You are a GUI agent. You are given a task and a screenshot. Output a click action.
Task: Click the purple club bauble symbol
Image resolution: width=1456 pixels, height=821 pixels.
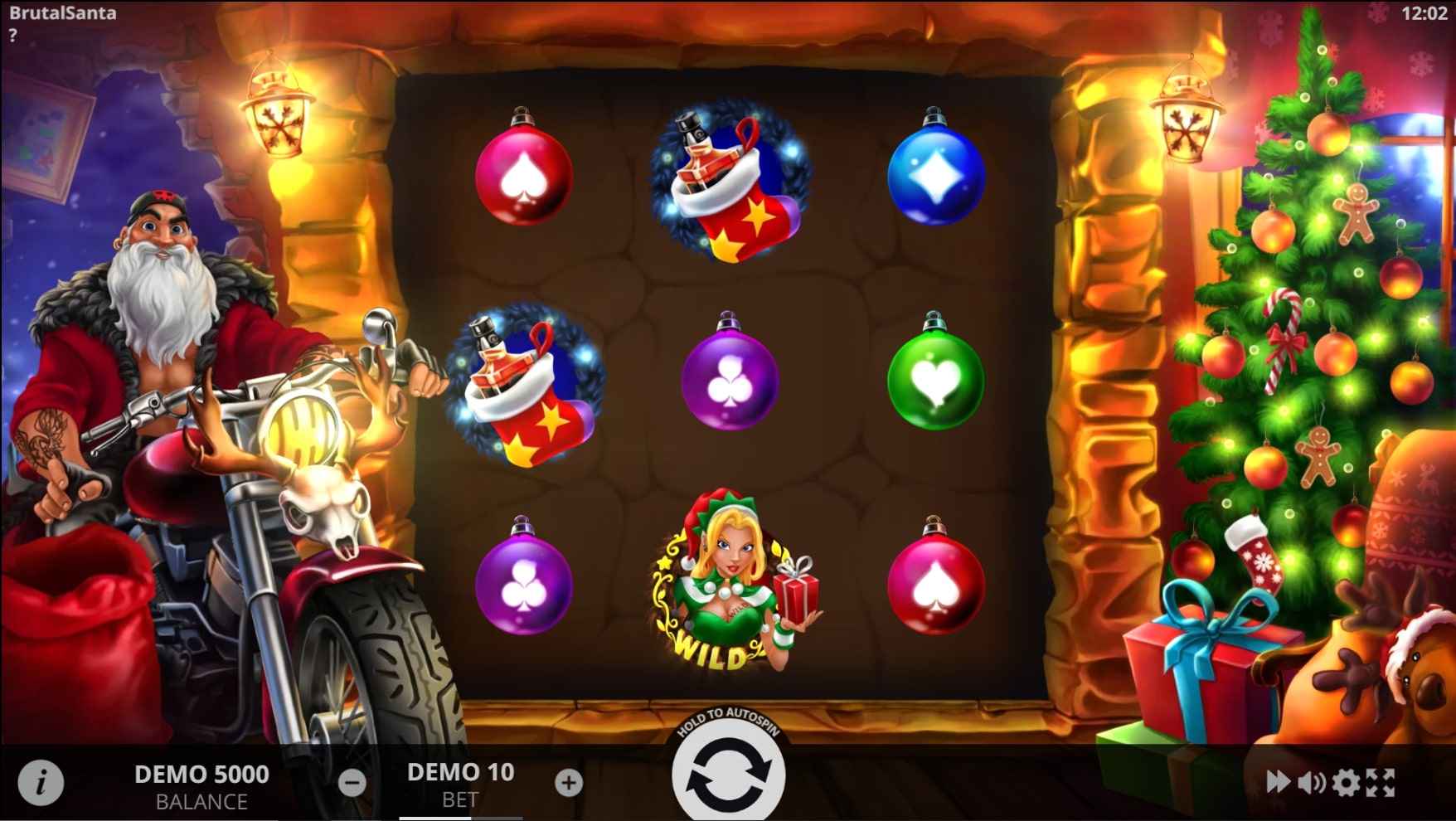pyautogui.click(x=730, y=380)
